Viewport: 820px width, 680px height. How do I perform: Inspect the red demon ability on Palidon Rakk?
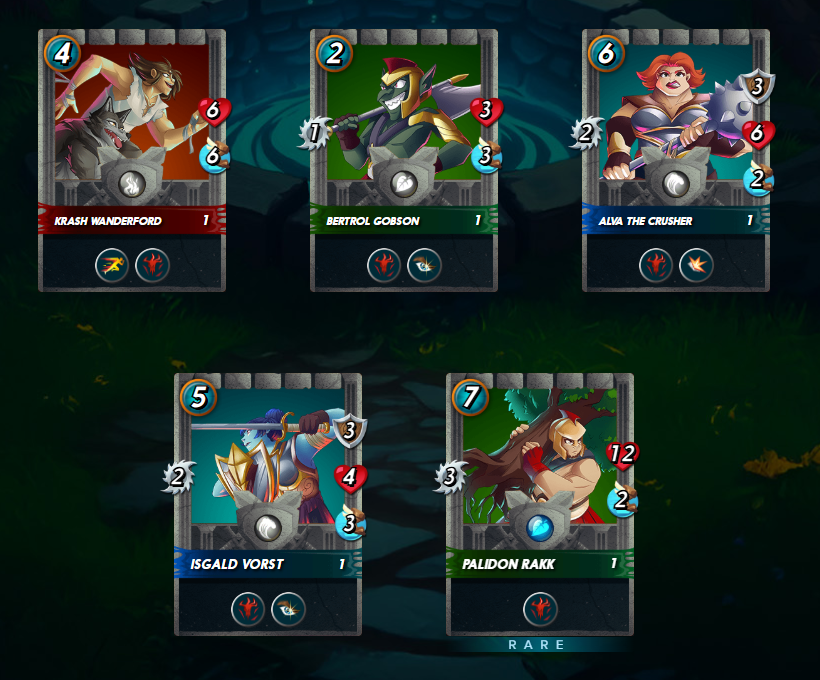point(540,609)
